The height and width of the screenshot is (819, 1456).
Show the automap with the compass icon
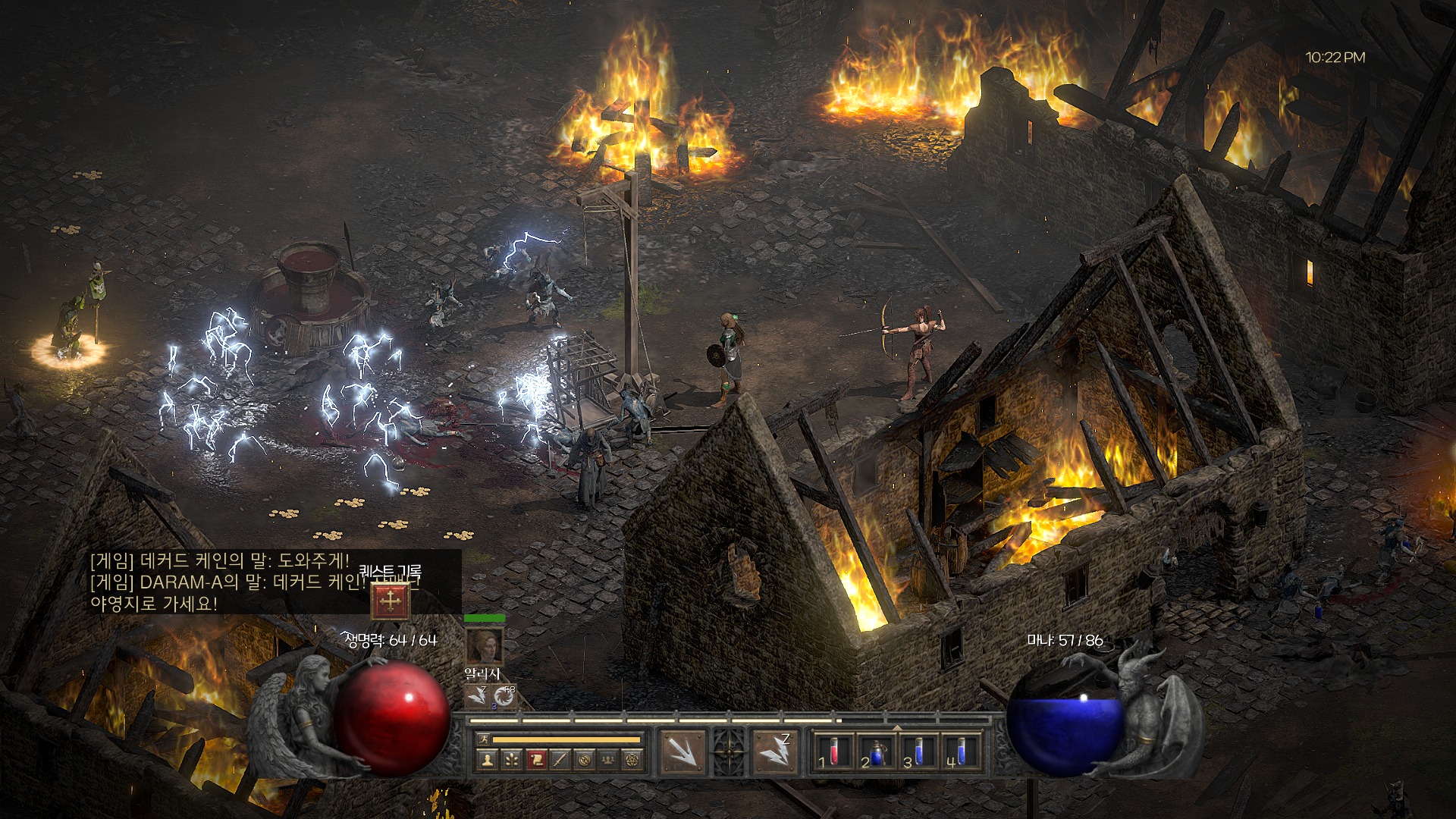click(584, 759)
